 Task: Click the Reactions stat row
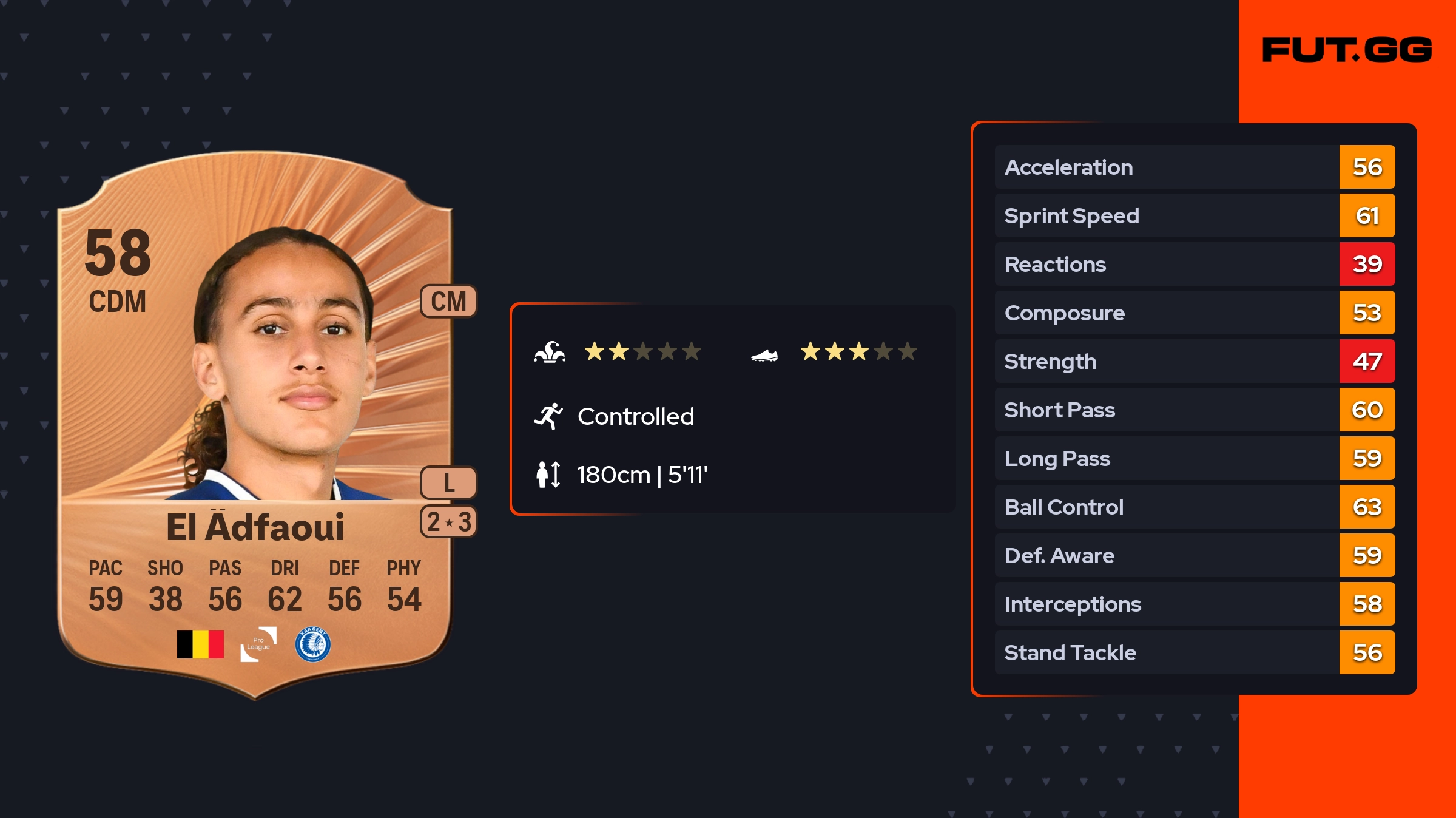pos(1194,264)
